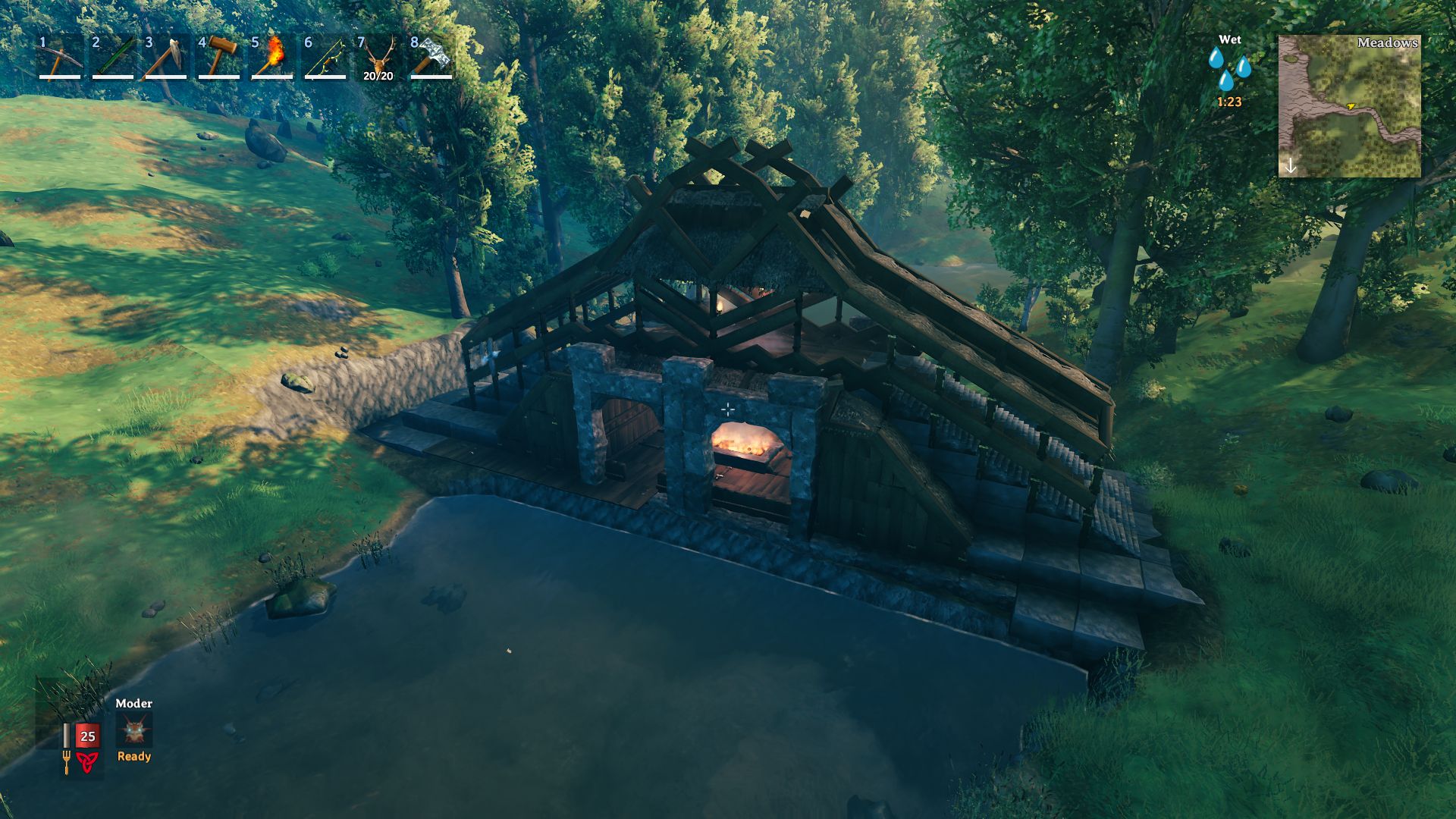This screenshot has width=1456, height=819.
Task: Select the stone axe in hotbar slot 8
Action: [x=428, y=61]
